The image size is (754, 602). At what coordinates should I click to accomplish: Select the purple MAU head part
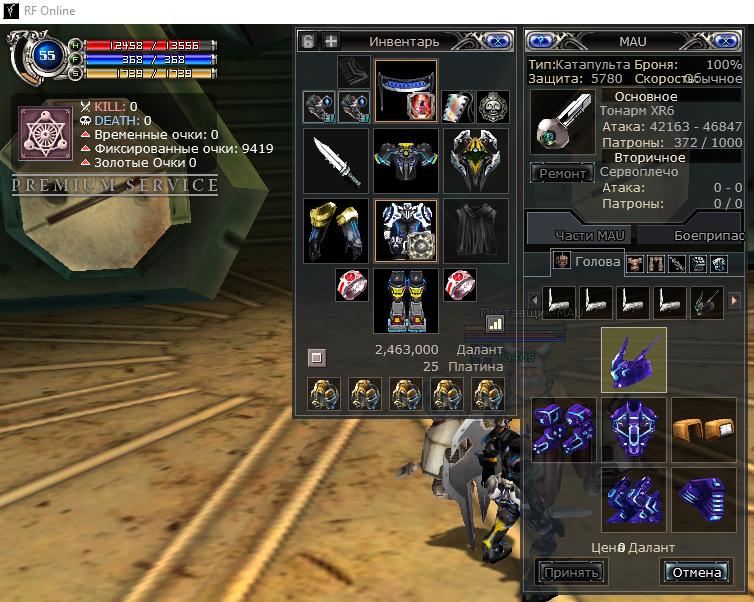click(x=634, y=360)
